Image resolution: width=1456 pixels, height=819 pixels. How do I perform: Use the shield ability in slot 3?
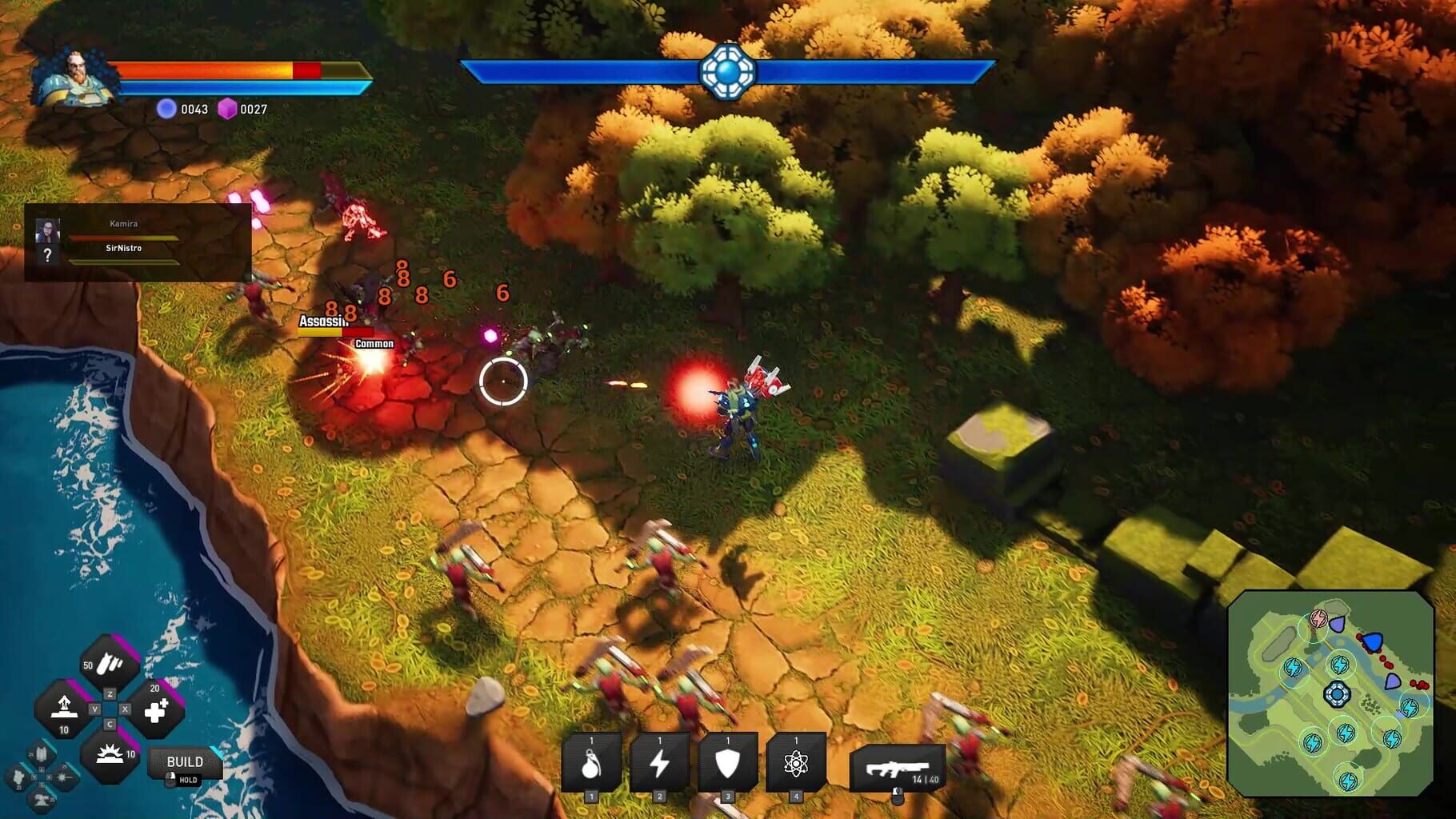728,763
